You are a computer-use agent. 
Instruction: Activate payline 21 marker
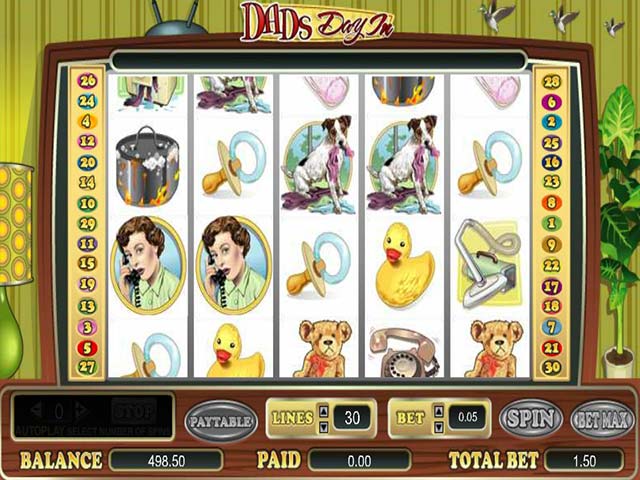pos(549,347)
